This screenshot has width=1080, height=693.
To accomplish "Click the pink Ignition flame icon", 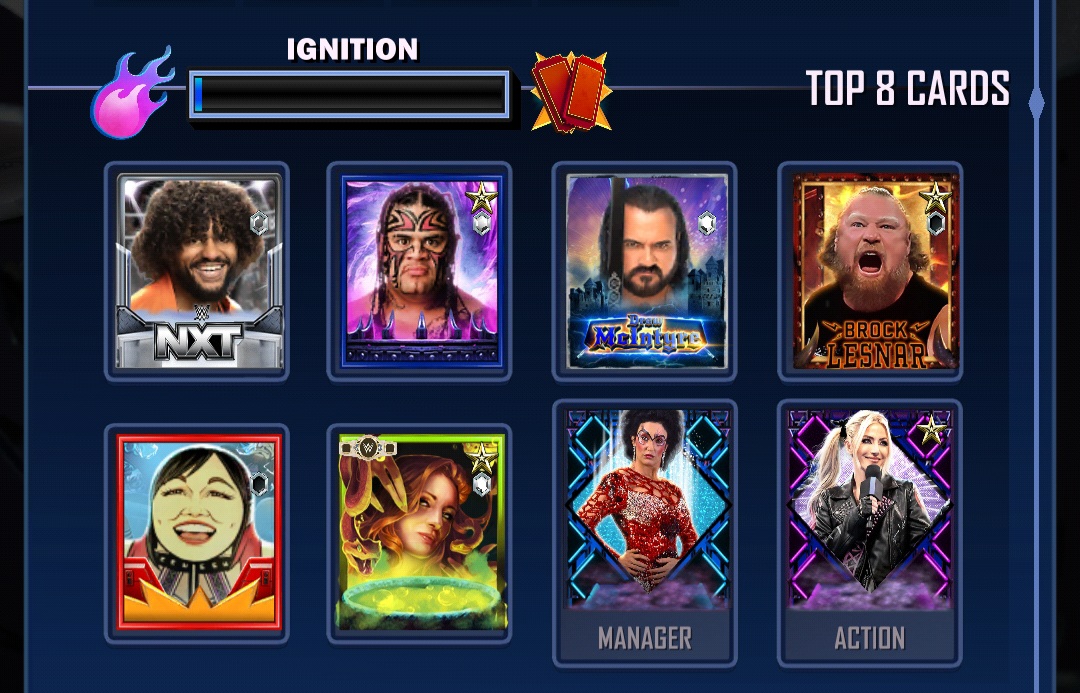I will click(x=132, y=93).
